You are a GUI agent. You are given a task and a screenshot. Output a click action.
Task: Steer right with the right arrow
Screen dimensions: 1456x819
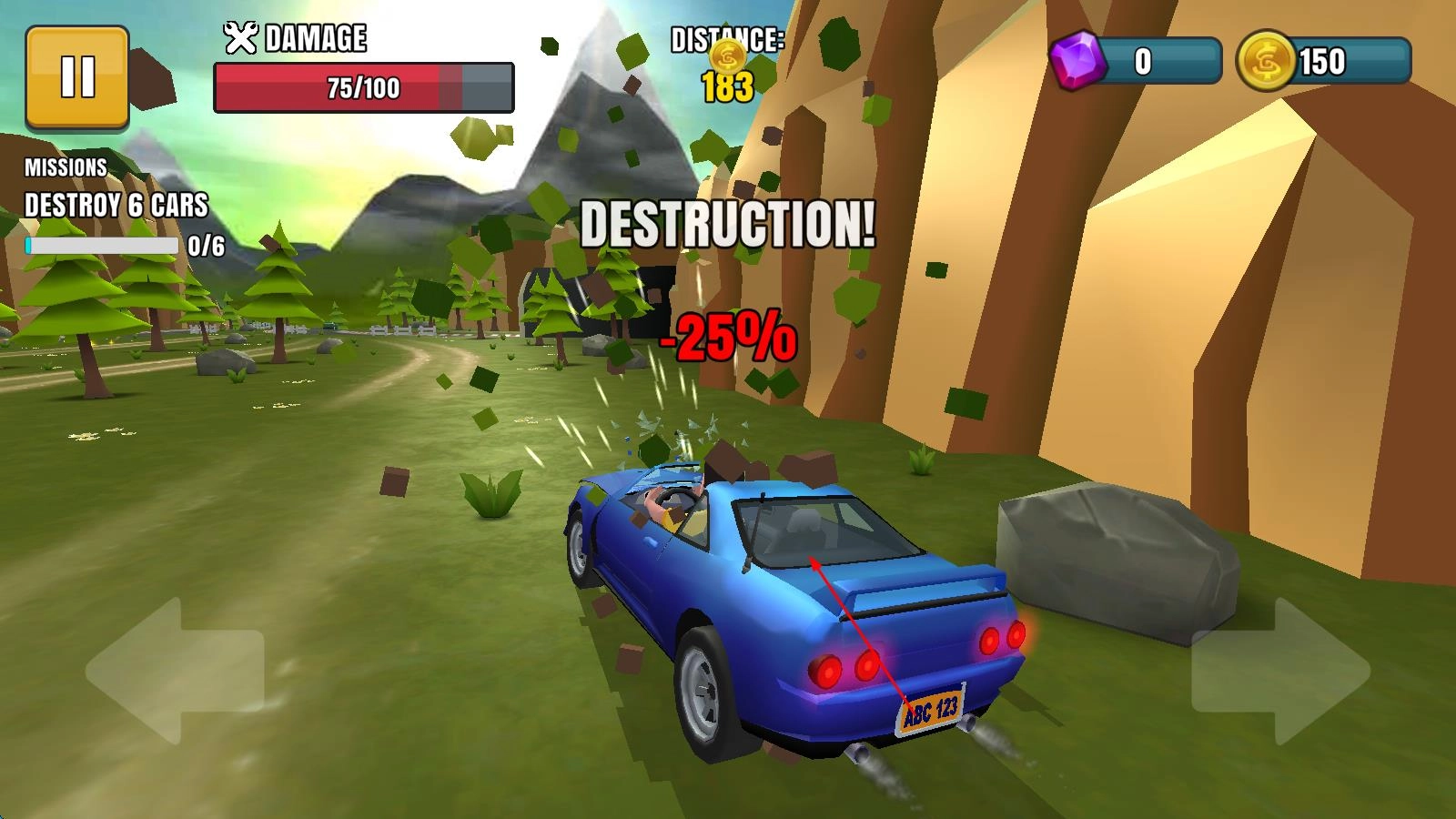(x=1281, y=672)
